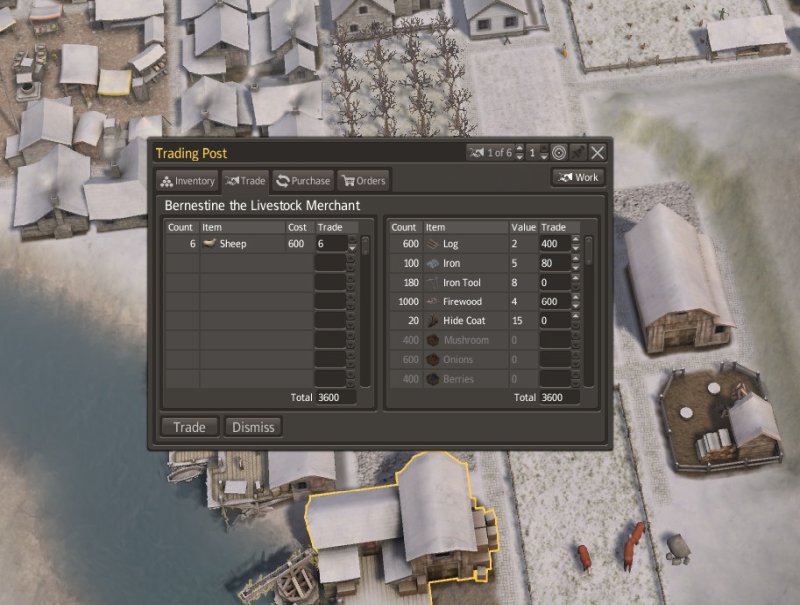Dismiss the livestock merchant
Viewport: 800px width, 605px height.
pyautogui.click(x=253, y=427)
